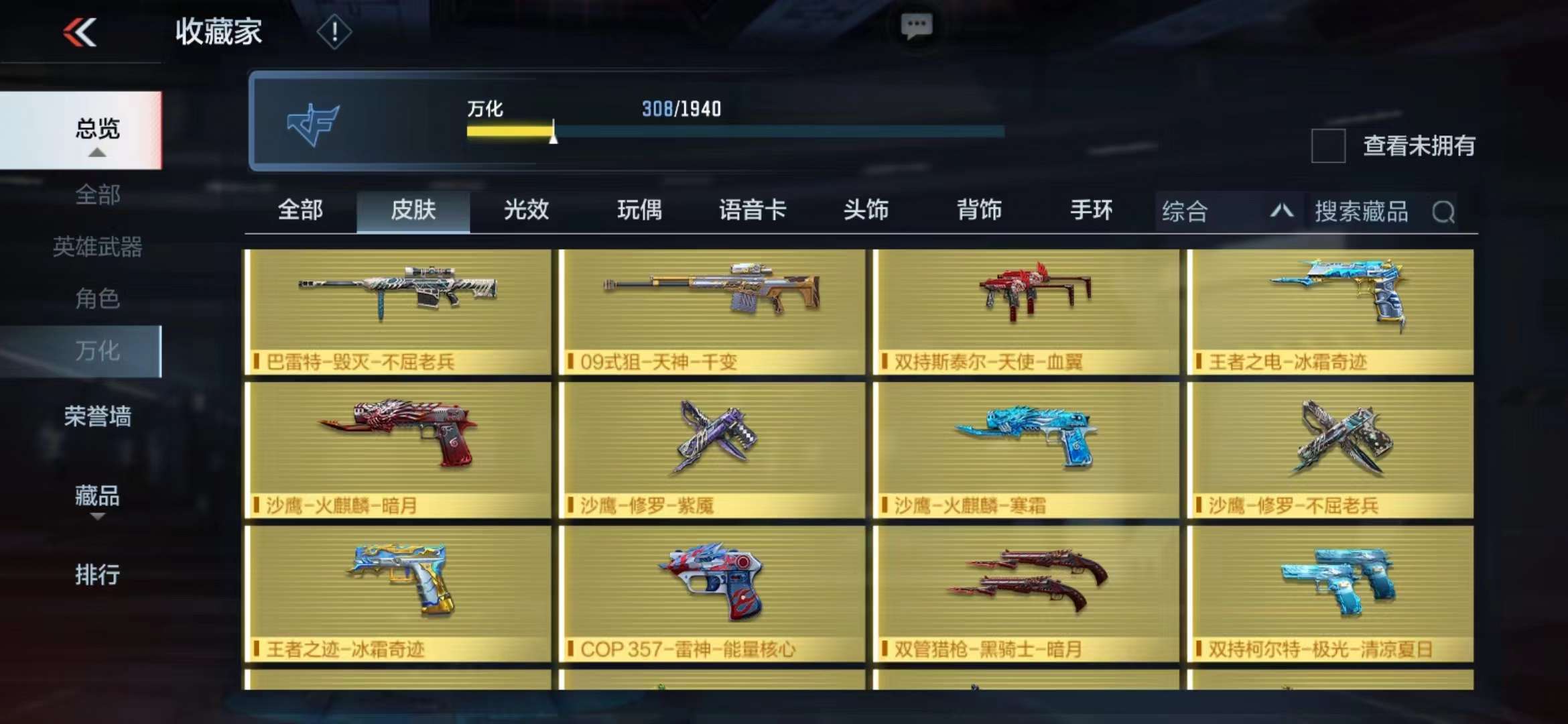Screen dimensions: 1568x724
Task: Open the 双持斯泰尔-天使-血翼 skin card
Action: click(1026, 312)
